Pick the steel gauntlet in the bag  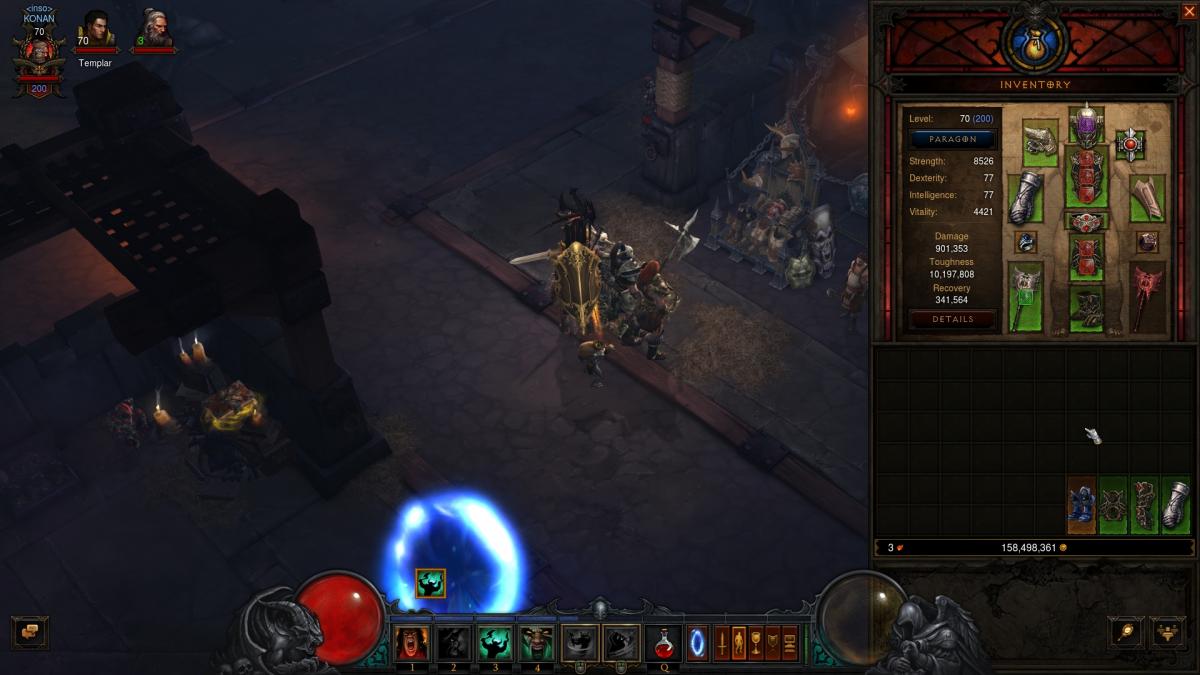click(1175, 505)
